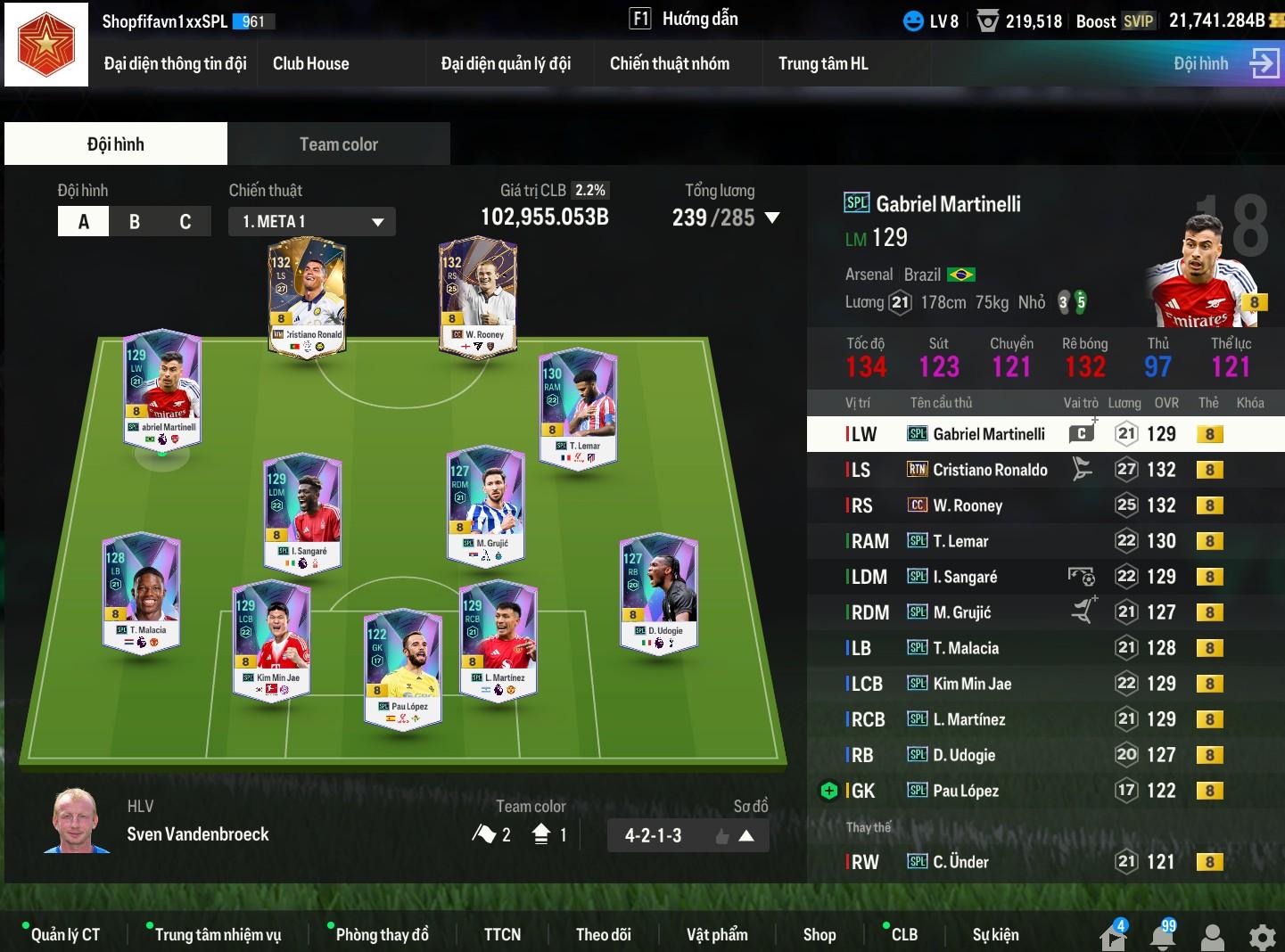Image resolution: width=1285 pixels, height=952 pixels.
Task: Open TTCN transfer market
Action: [x=502, y=934]
